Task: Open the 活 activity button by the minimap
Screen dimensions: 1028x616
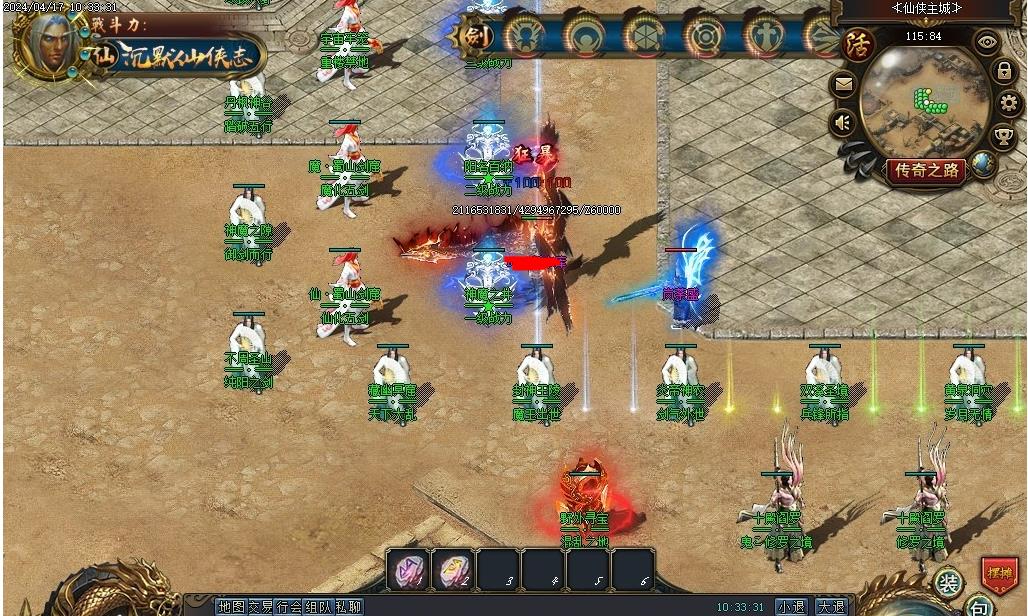Action: pyautogui.click(x=857, y=46)
